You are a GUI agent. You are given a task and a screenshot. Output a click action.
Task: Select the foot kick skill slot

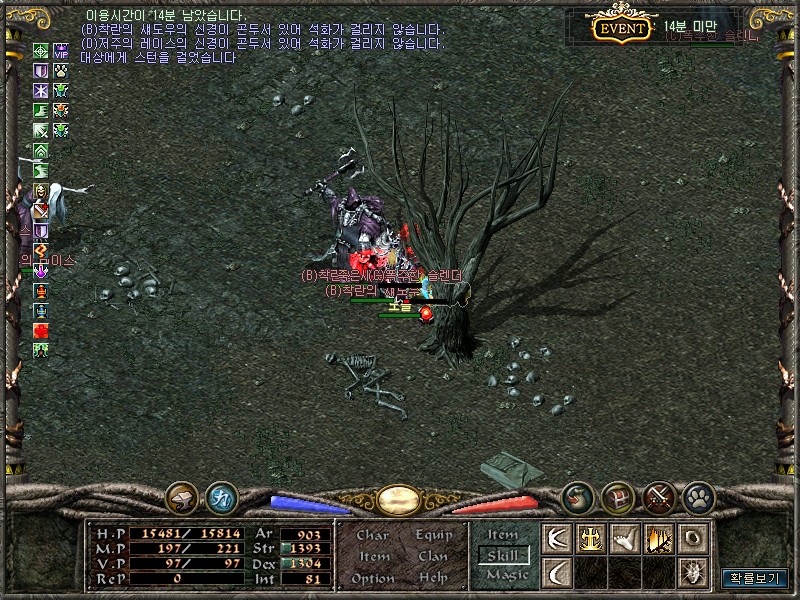pos(625,539)
